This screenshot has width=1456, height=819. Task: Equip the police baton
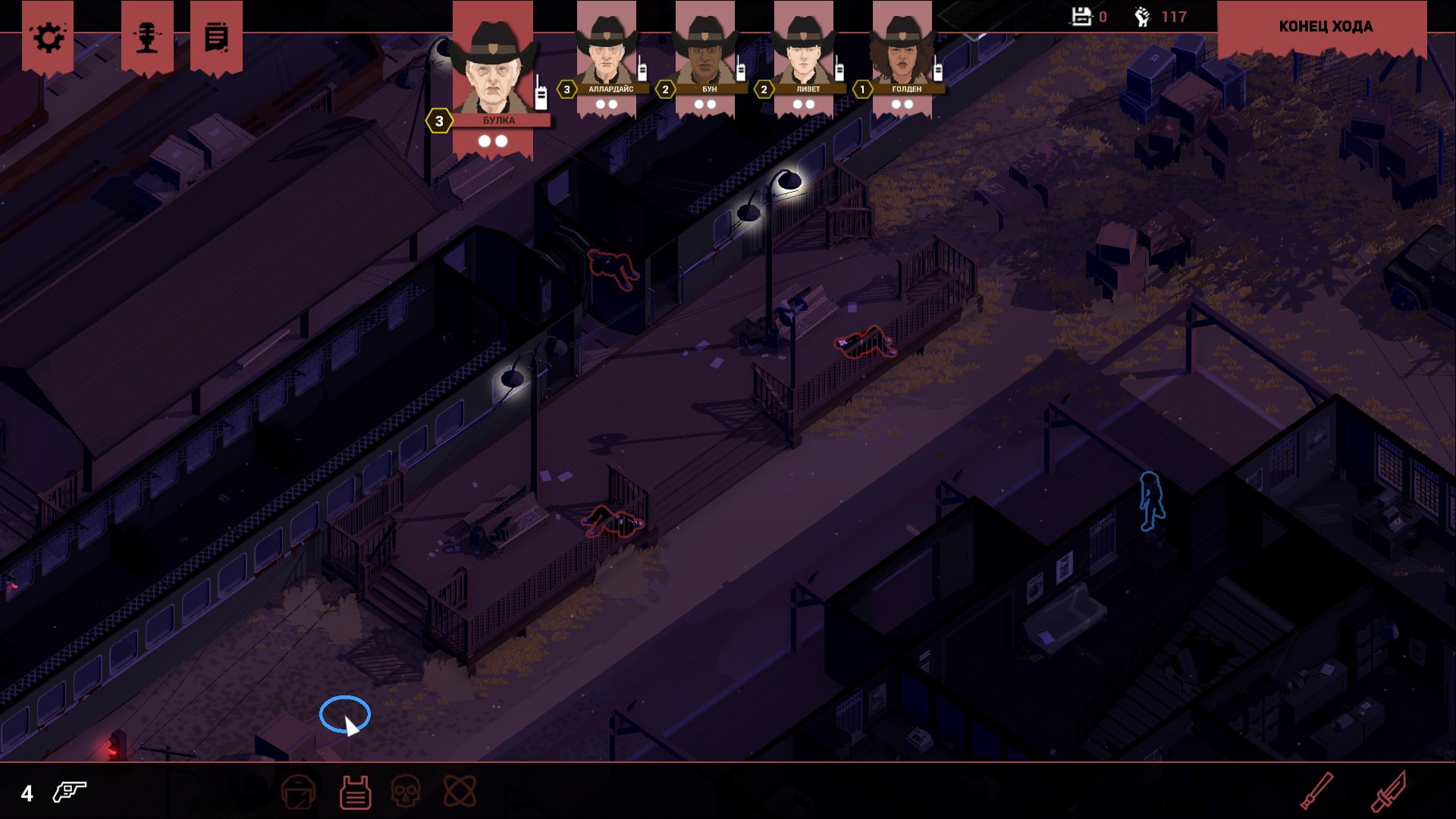(1317, 791)
